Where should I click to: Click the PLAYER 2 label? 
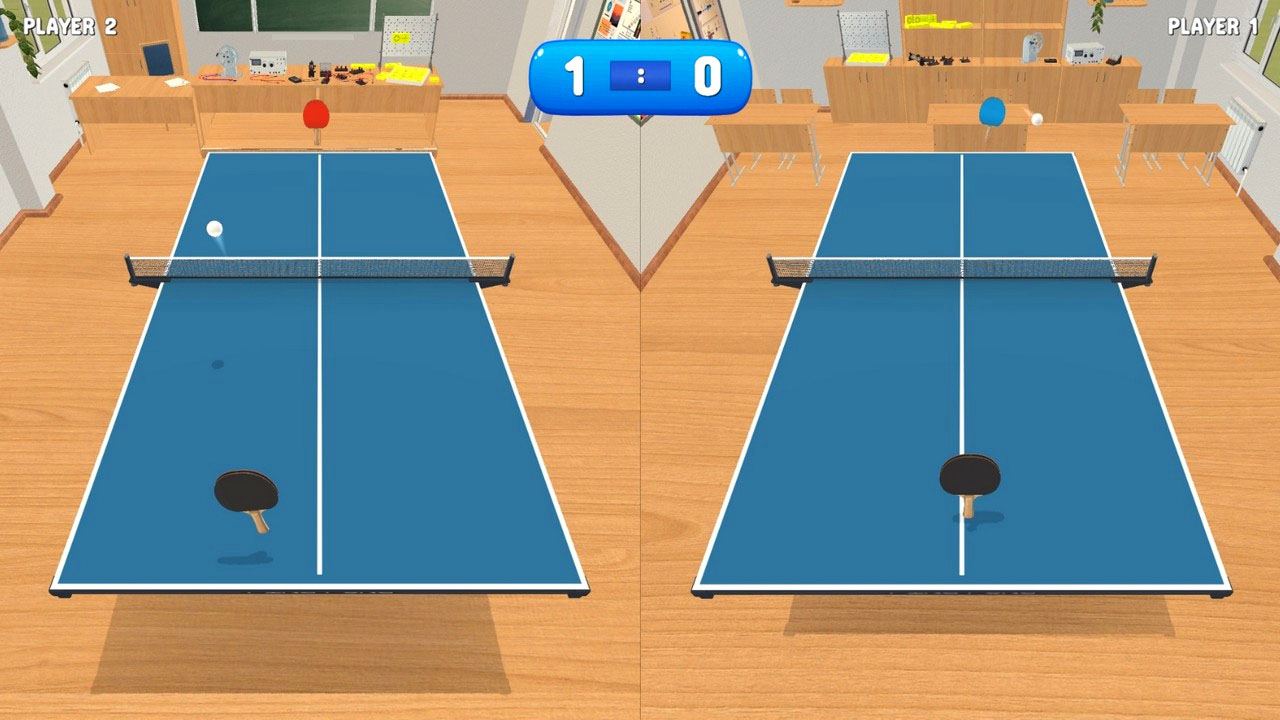click(69, 25)
